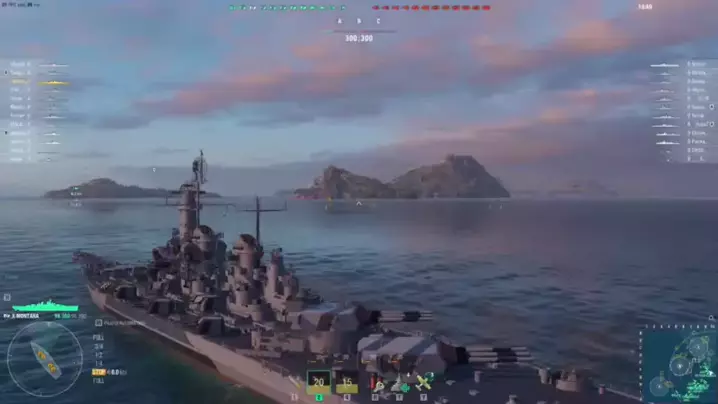Click the ship damage compass indicator
Viewport: 718px width, 404px height.
click(44, 358)
